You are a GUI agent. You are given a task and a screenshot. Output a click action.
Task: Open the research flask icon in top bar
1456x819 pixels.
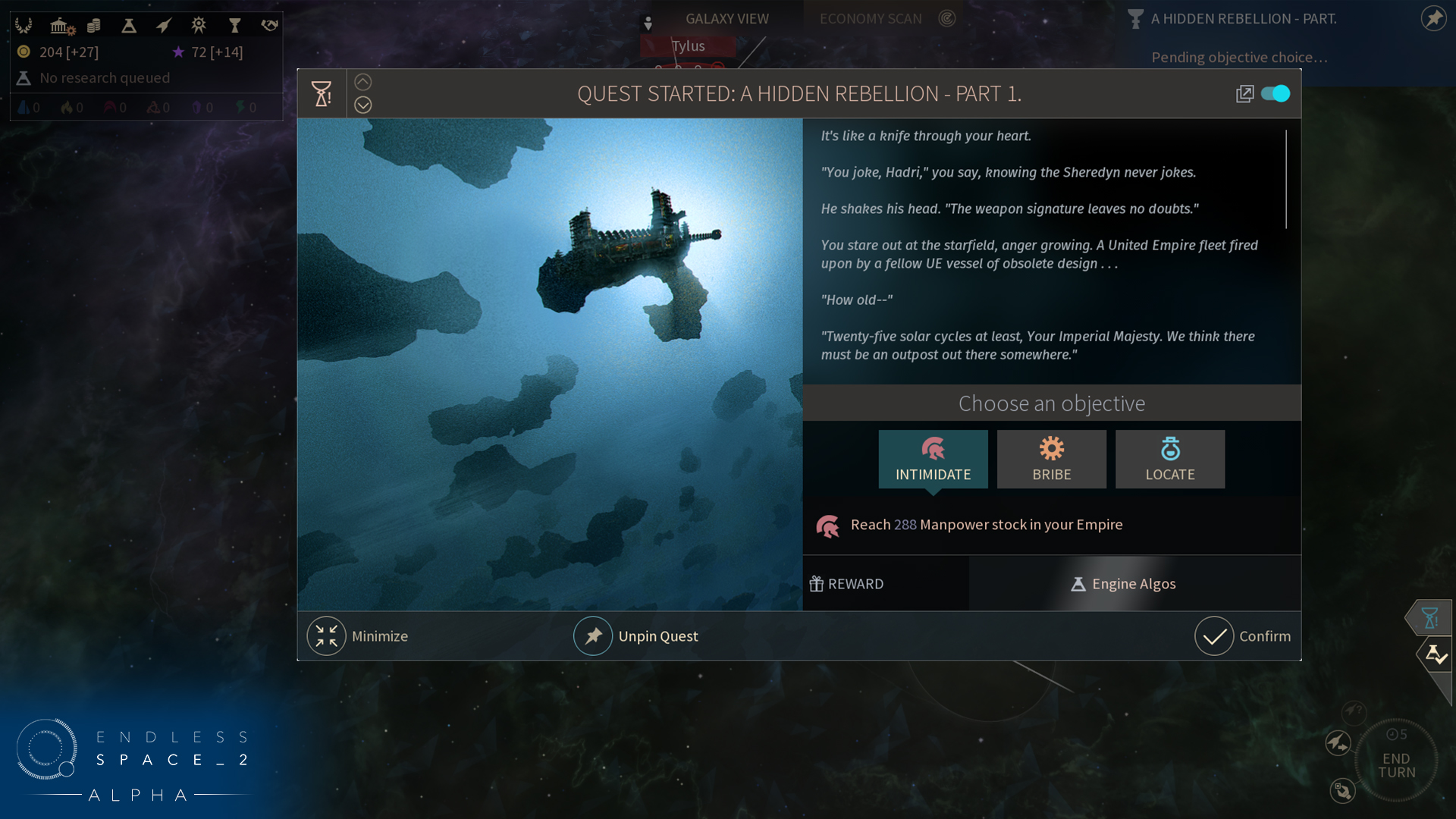pos(129,26)
